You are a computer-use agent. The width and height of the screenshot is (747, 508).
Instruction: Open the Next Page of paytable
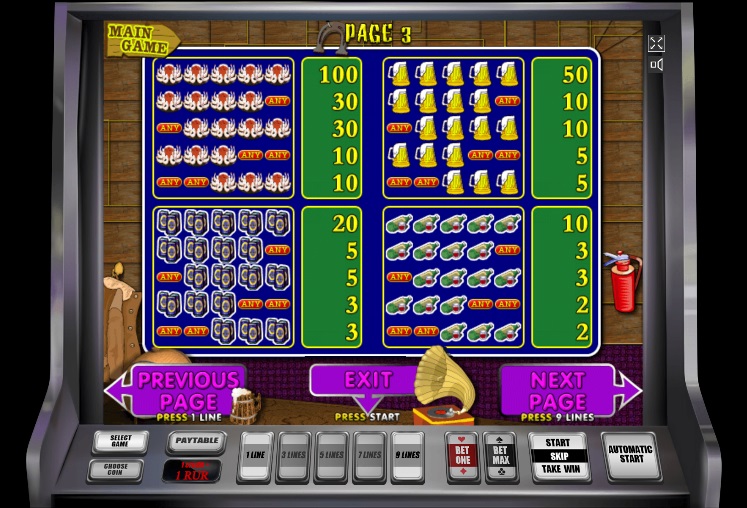tap(558, 390)
